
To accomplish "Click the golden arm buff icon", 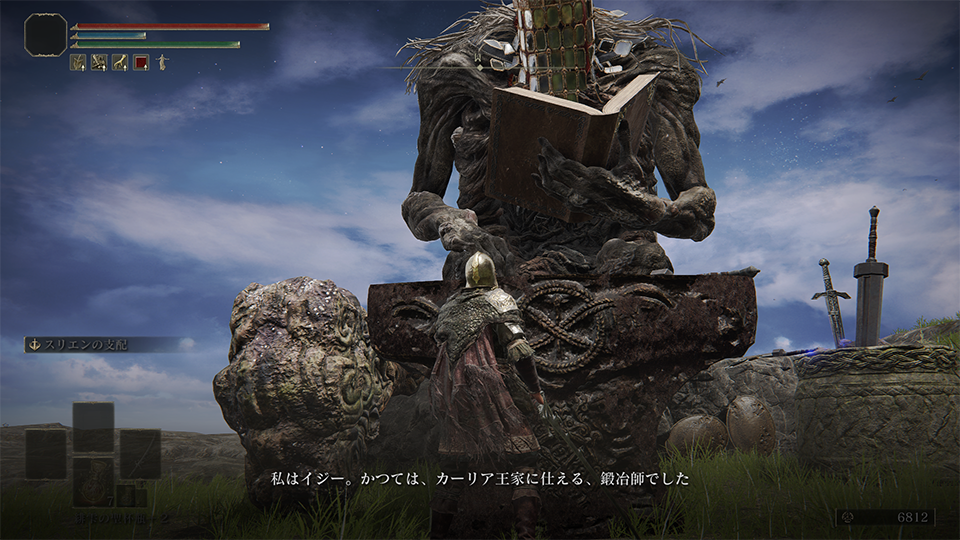I will coord(120,62).
